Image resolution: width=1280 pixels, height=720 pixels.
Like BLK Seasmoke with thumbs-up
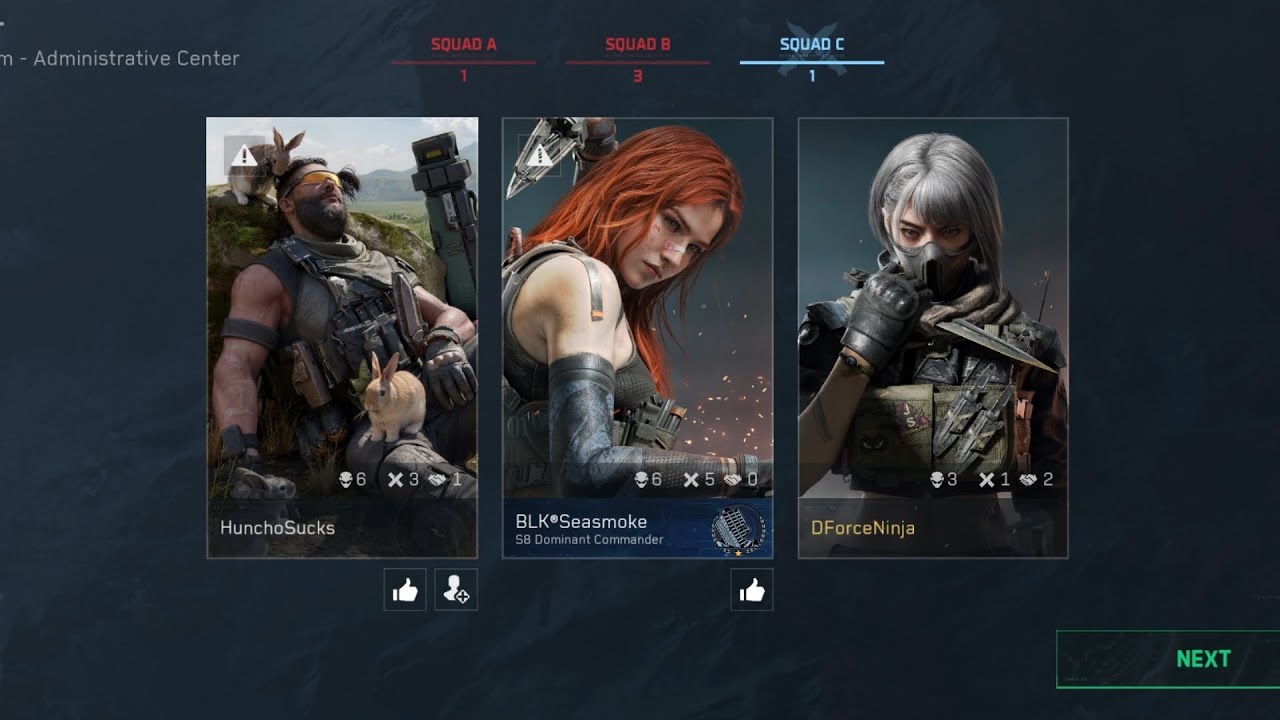[752, 591]
